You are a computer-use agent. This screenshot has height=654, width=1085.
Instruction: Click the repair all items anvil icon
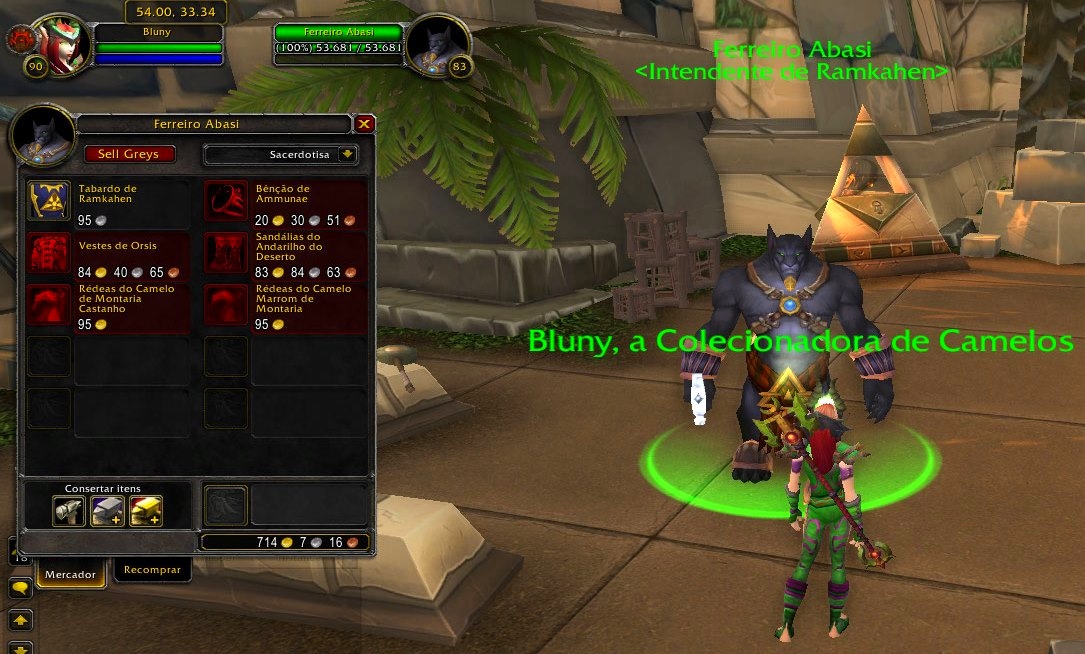[x=107, y=511]
